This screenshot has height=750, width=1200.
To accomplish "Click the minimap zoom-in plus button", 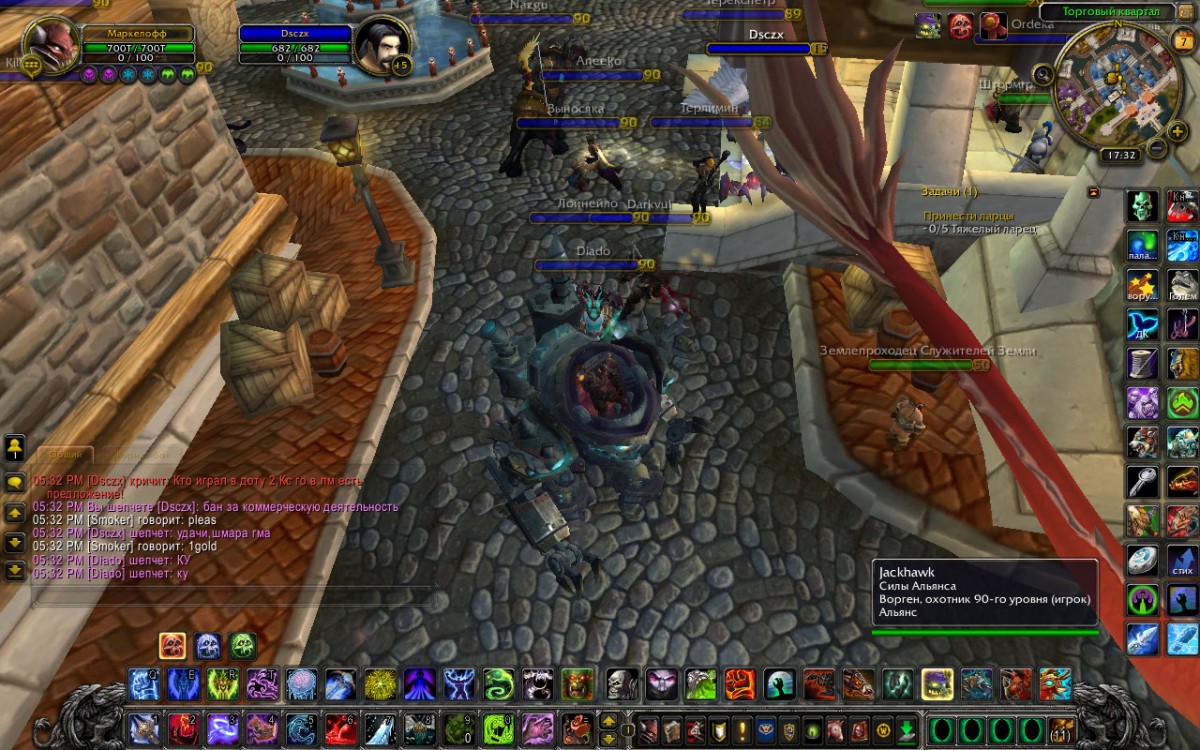I will point(1179,130).
